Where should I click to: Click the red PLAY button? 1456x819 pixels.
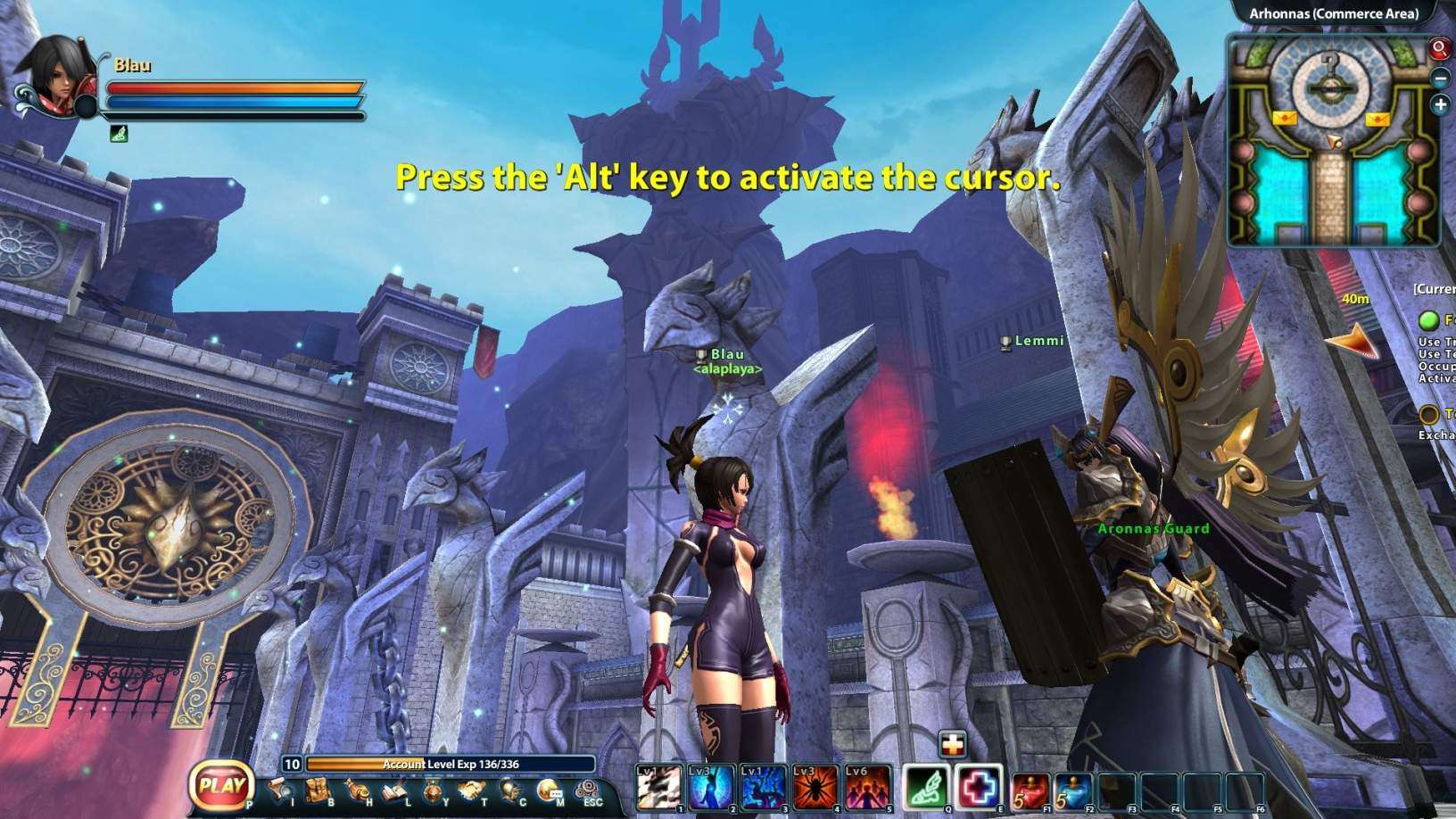pyautogui.click(x=221, y=786)
